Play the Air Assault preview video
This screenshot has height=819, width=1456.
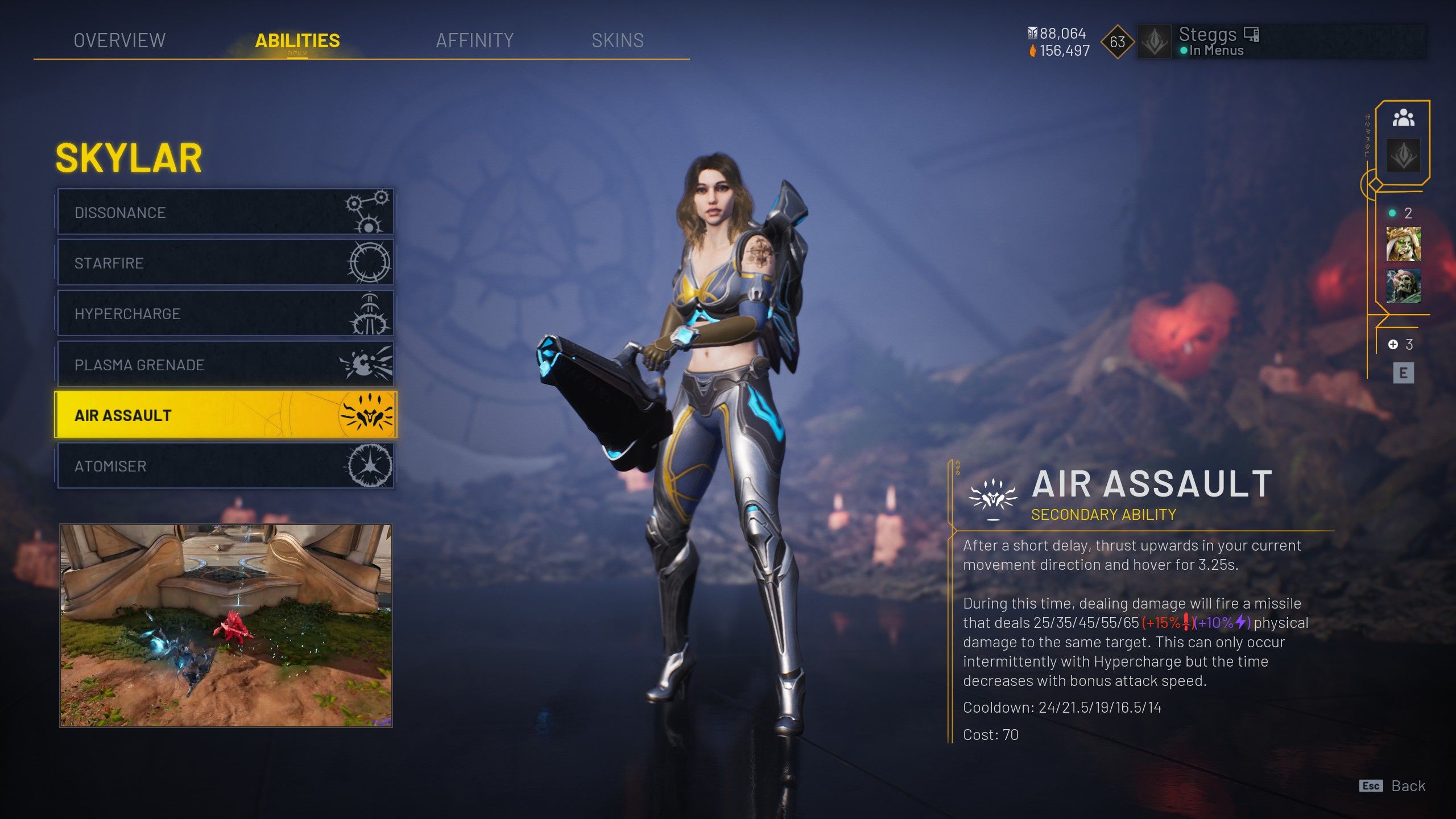click(226, 626)
